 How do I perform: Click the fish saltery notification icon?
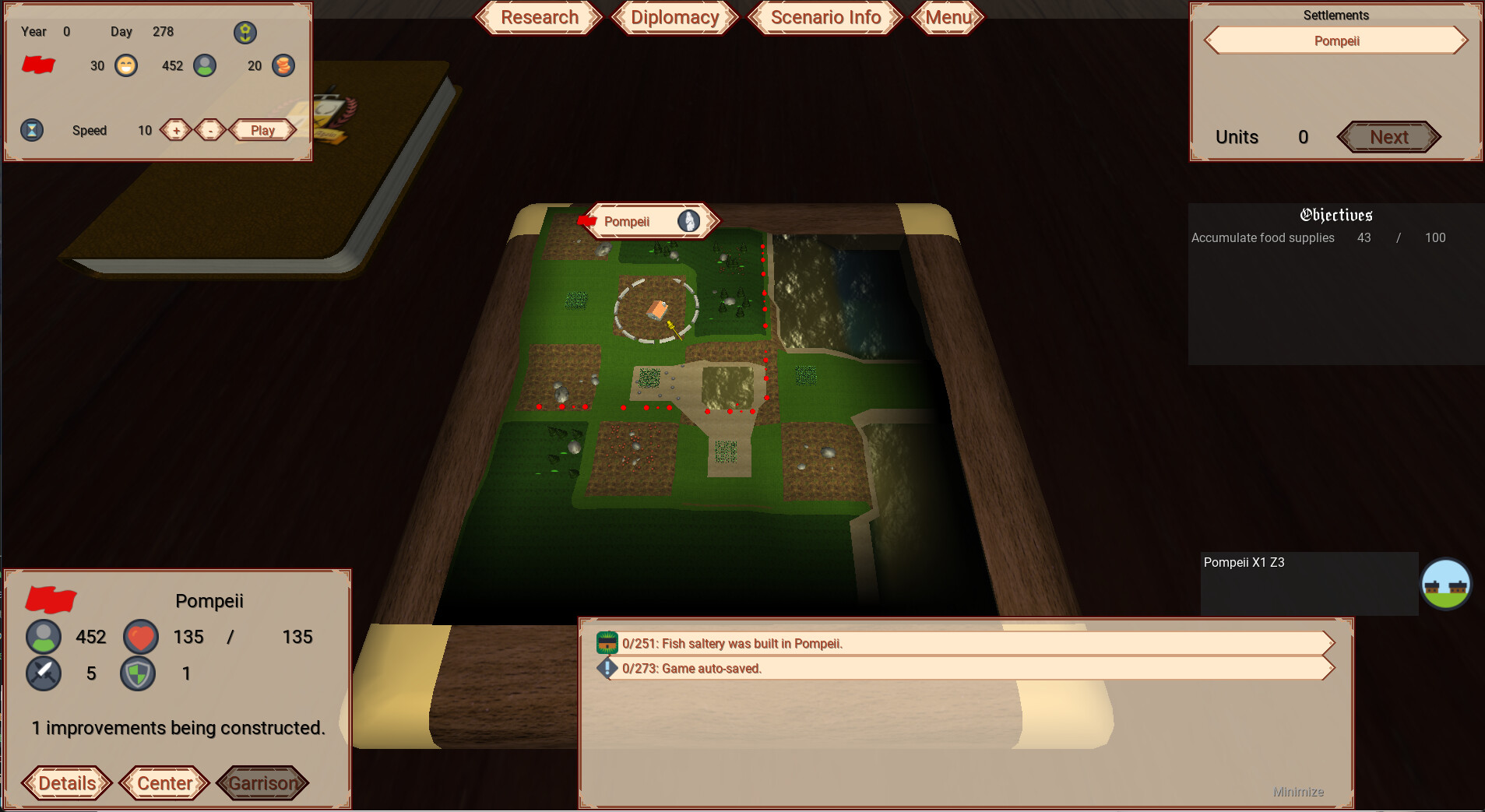click(x=607, y=643)
